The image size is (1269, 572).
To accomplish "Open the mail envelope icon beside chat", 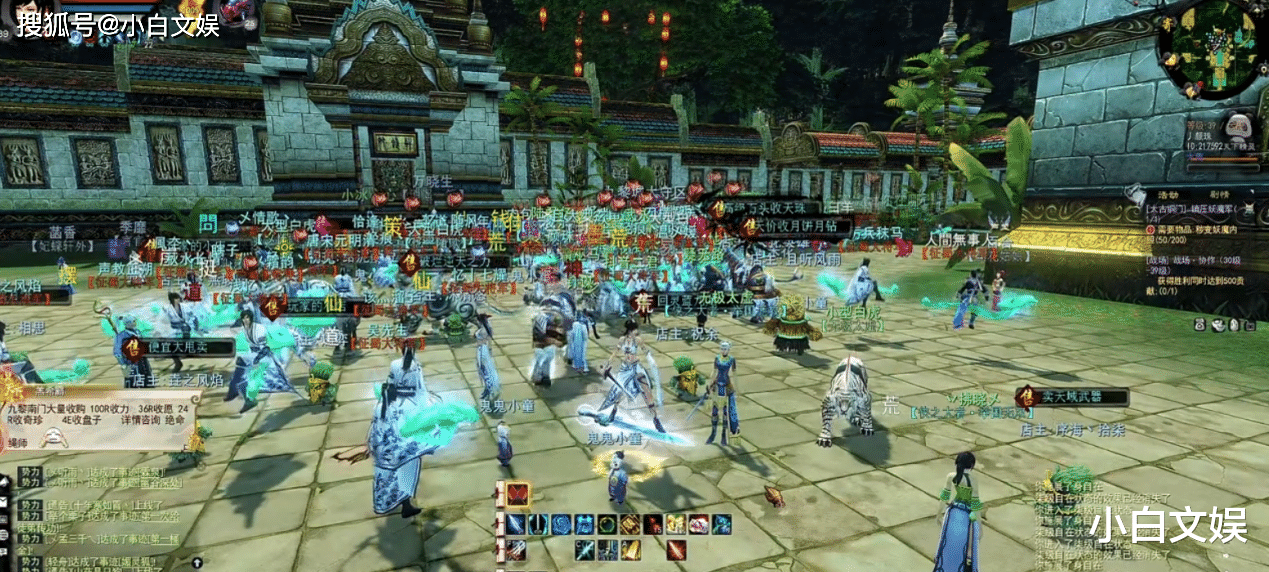I will click(x=5, y=501).
